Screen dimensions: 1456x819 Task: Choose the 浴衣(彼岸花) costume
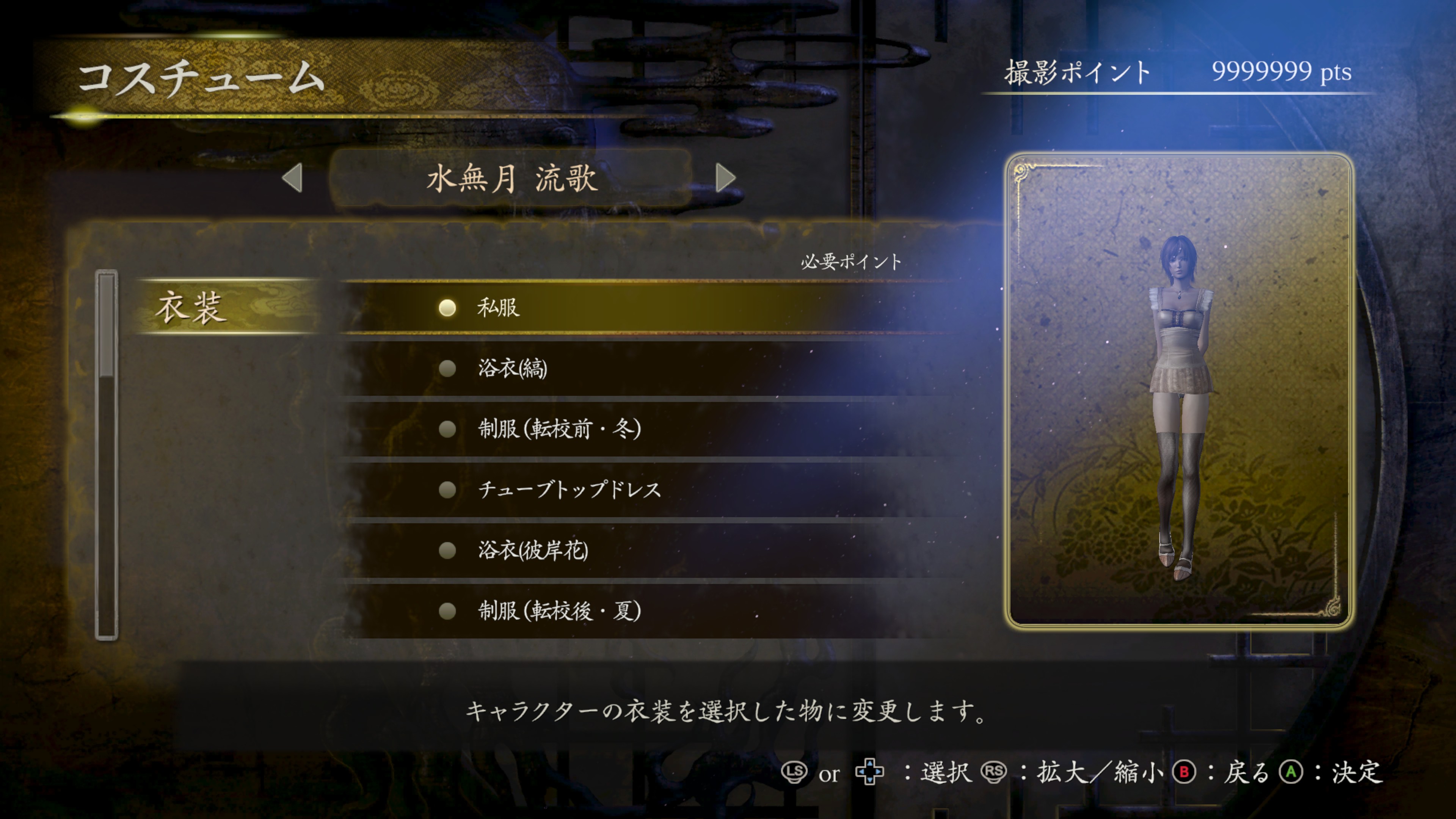coord(533,550)
